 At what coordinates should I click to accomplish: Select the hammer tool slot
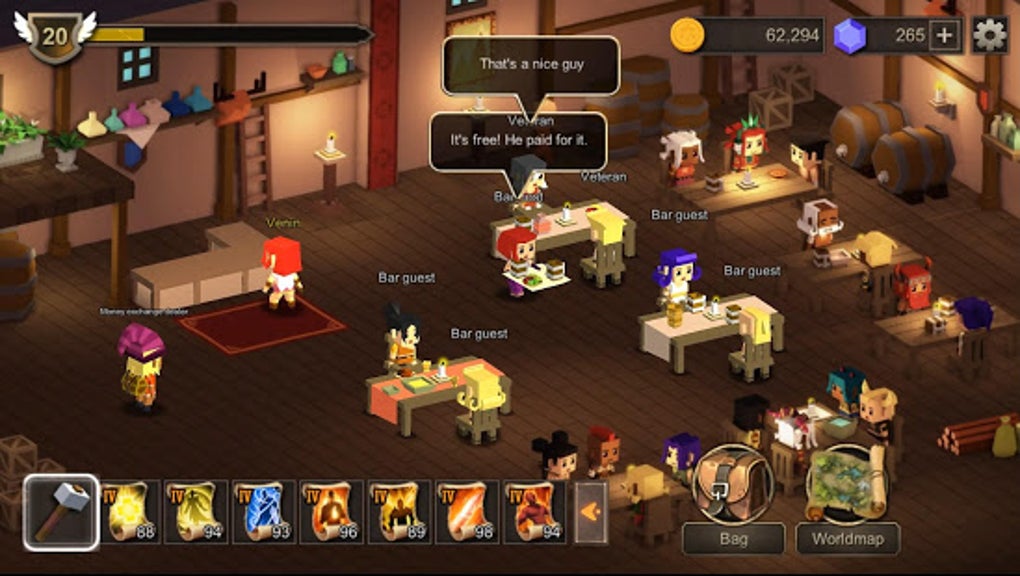point(61,512)
